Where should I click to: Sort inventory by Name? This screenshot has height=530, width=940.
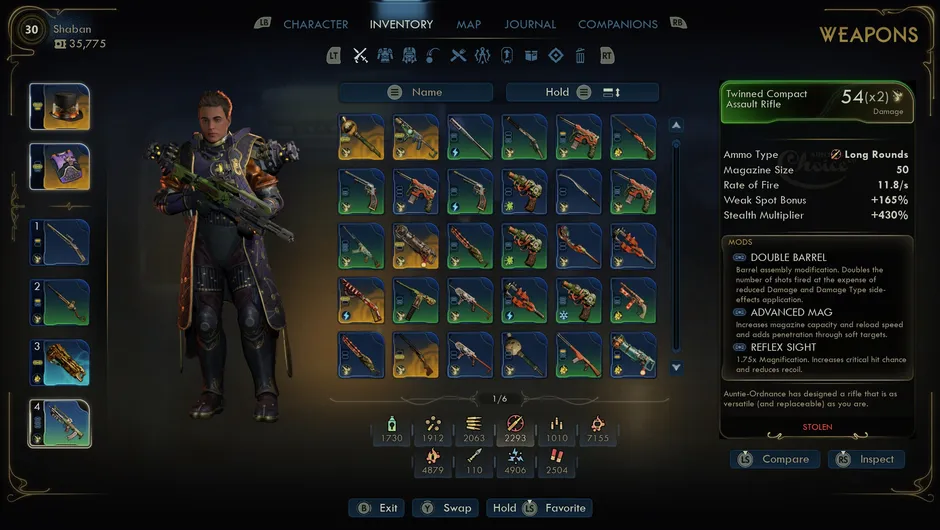416,92
